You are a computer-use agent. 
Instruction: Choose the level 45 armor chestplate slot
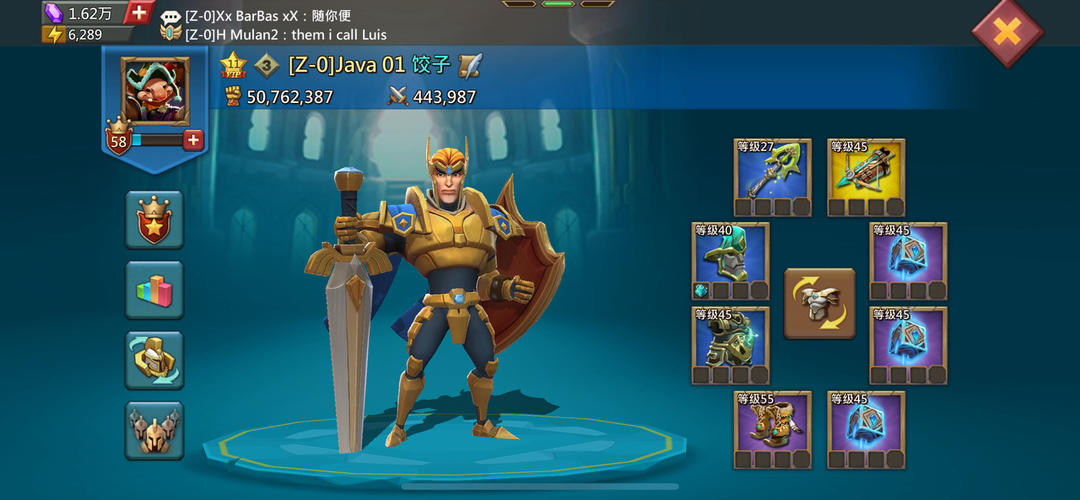(x=730, y=345)
